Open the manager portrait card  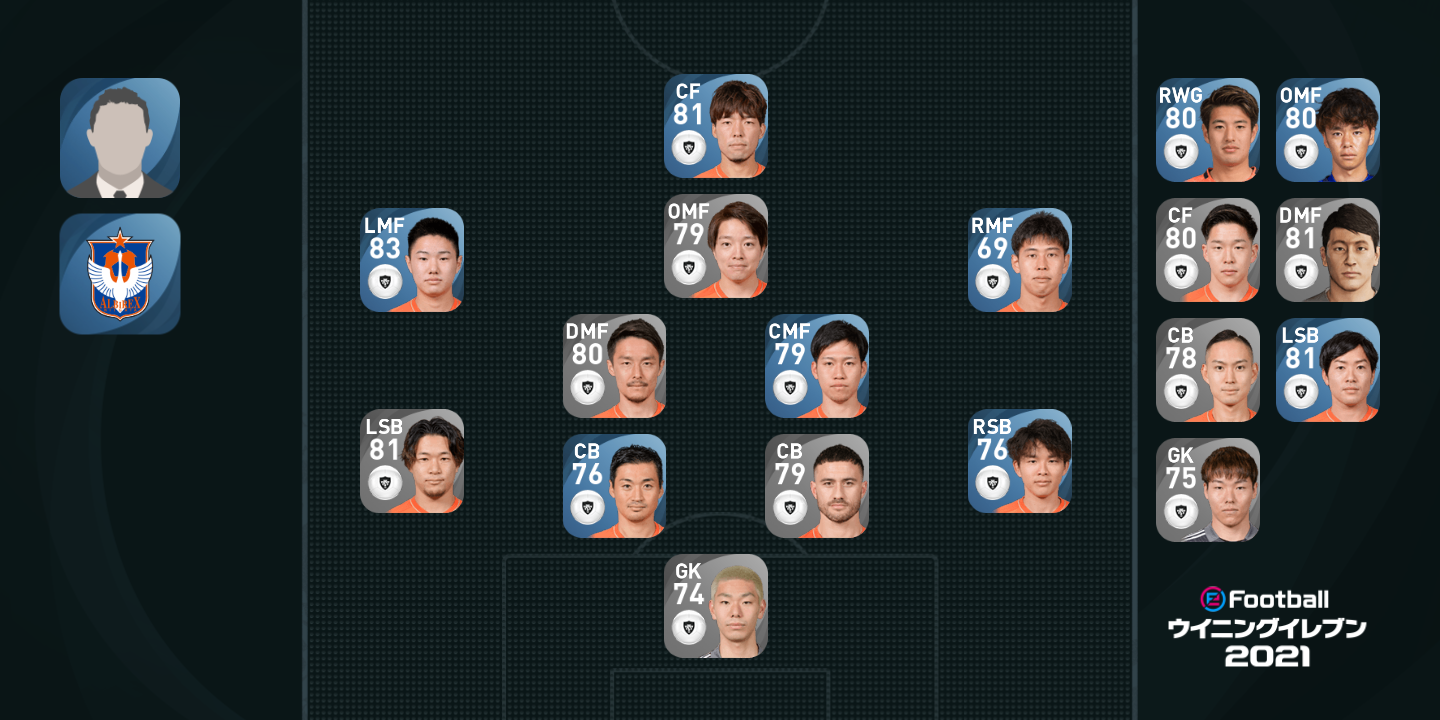tap(120, 138)
